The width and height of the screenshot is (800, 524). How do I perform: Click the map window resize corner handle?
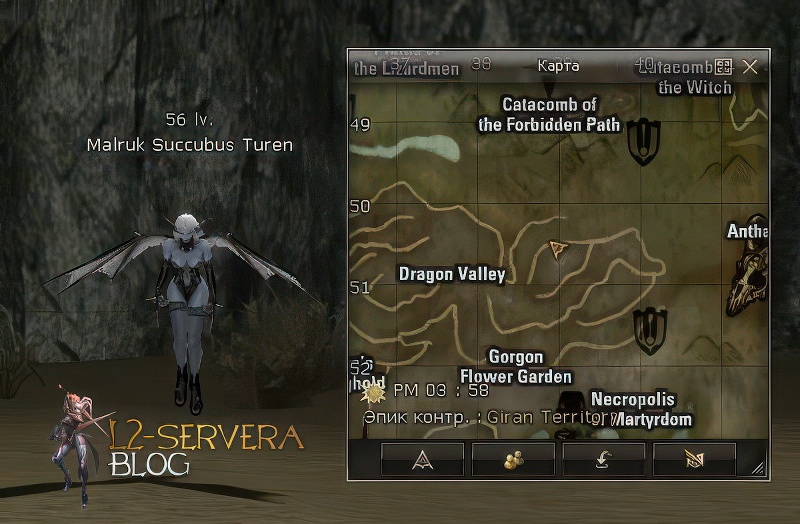tap(757, 468)
